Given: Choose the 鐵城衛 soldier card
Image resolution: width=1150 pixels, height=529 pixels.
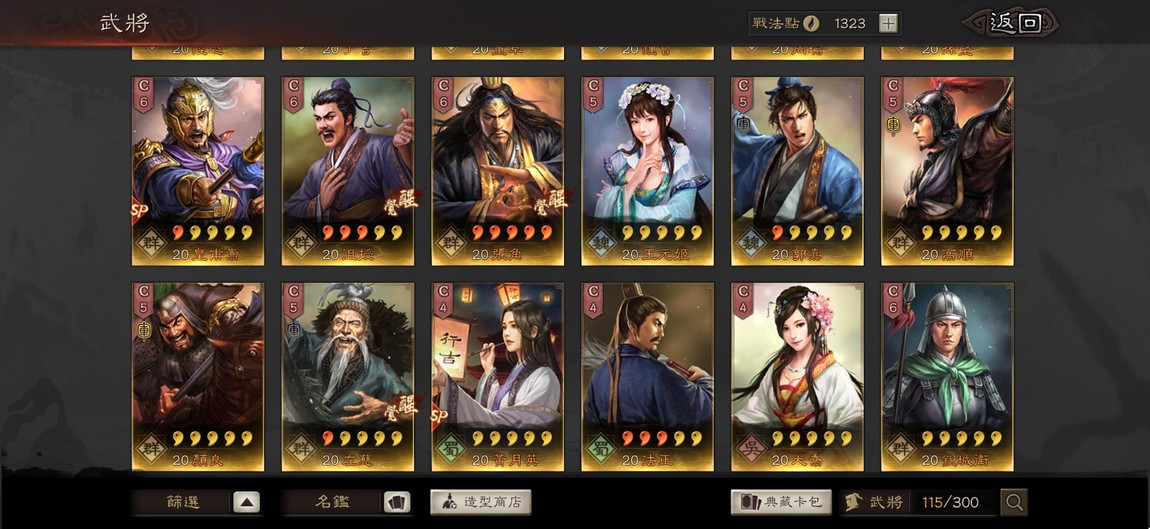Looking at the screenshot, I should coord(947,376).
